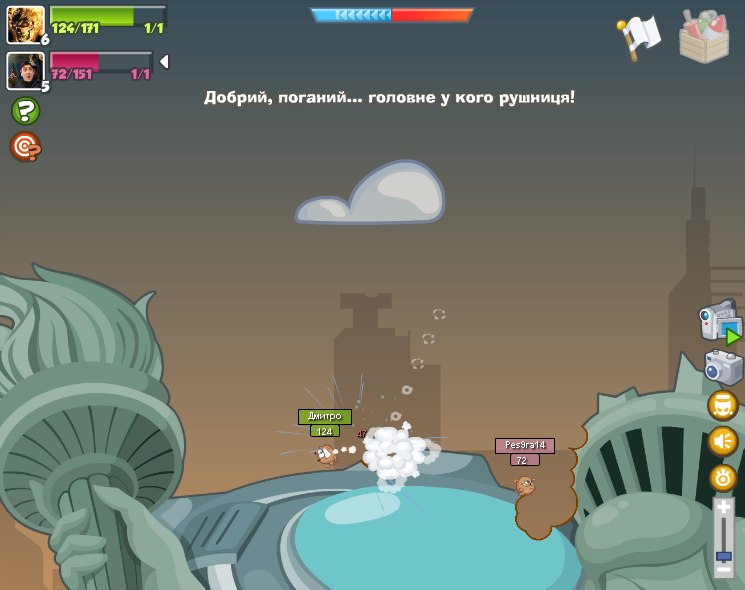
Task: Click the blue zoom slider handle
Action: [x=723, y=555]
